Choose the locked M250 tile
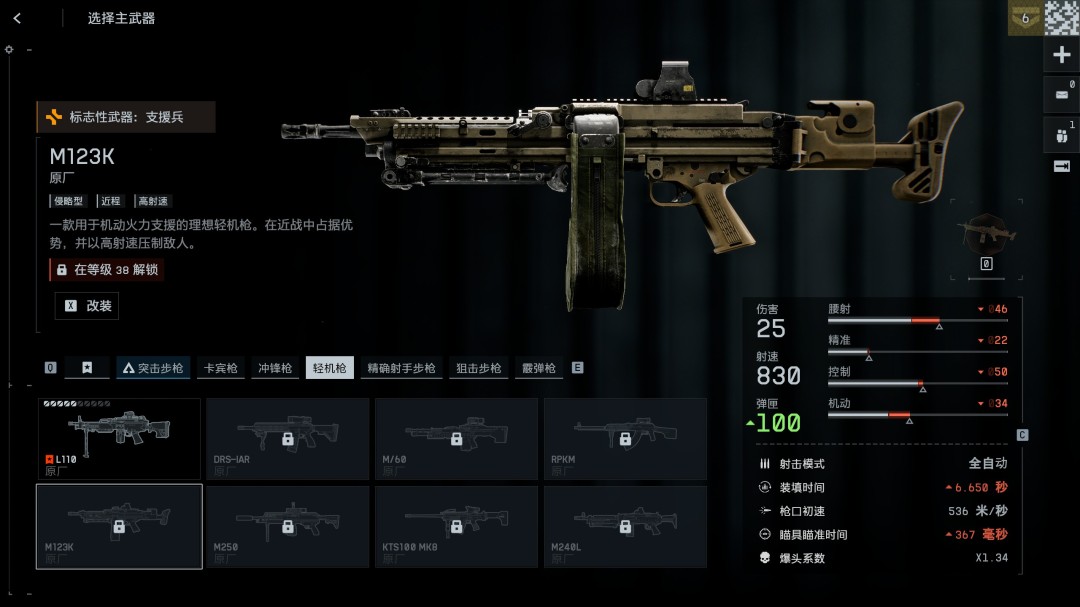Screen dimensions: 1080x607 [x=287, y=526]
